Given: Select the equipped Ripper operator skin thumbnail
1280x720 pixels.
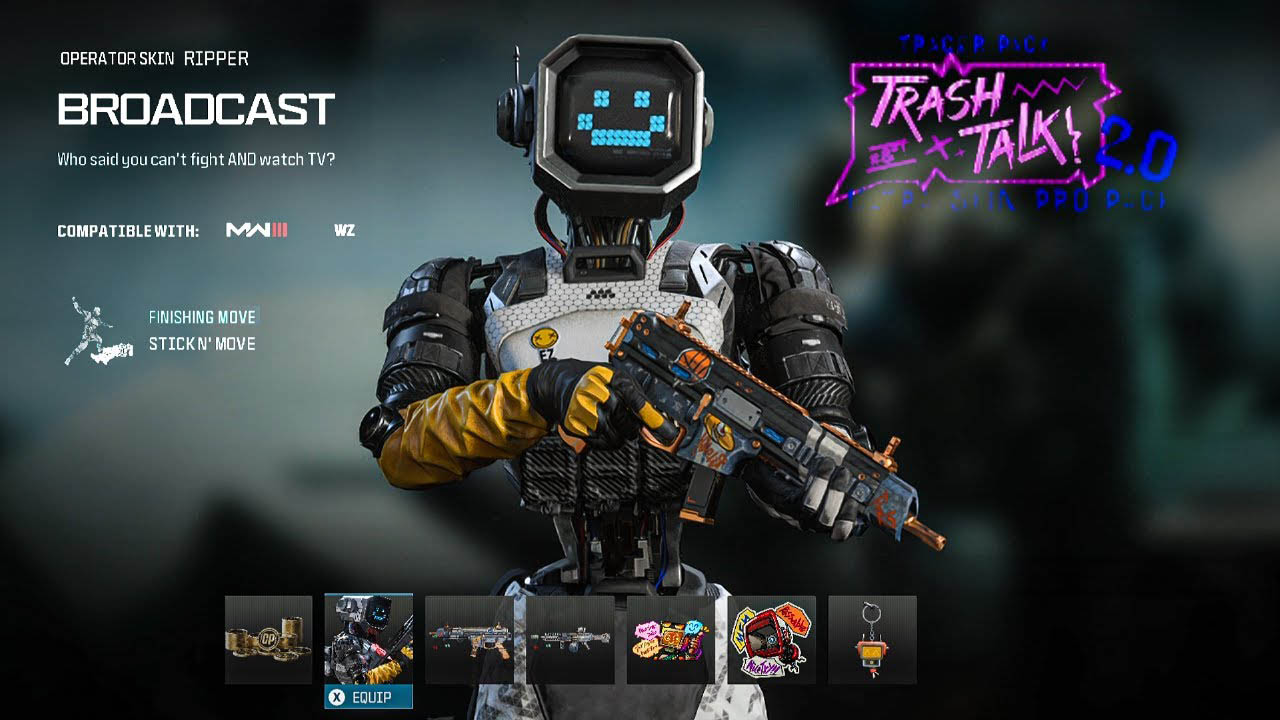Looking at the screenshot, I should point(368,639).
